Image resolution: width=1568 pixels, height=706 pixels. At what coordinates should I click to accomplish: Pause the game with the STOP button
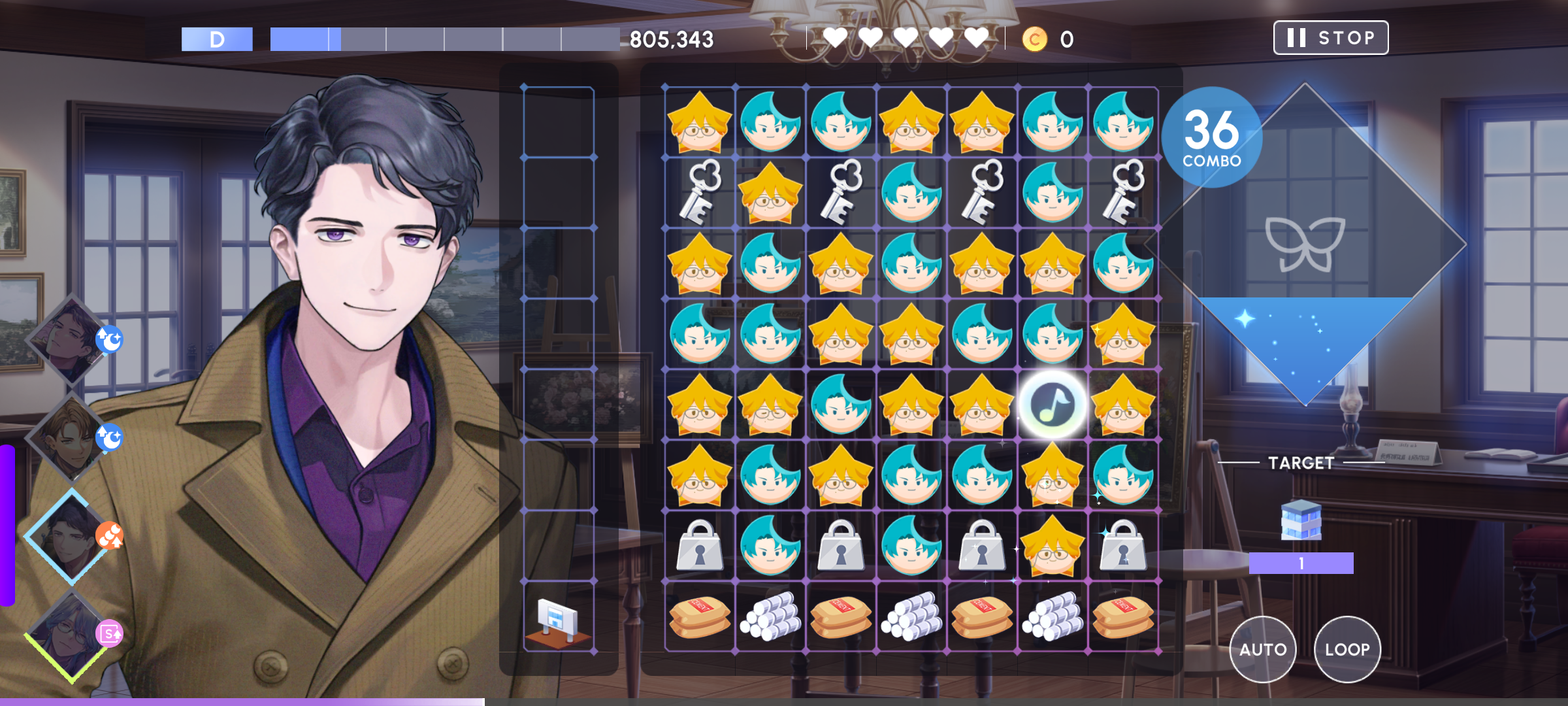[x=1330, y=38]
